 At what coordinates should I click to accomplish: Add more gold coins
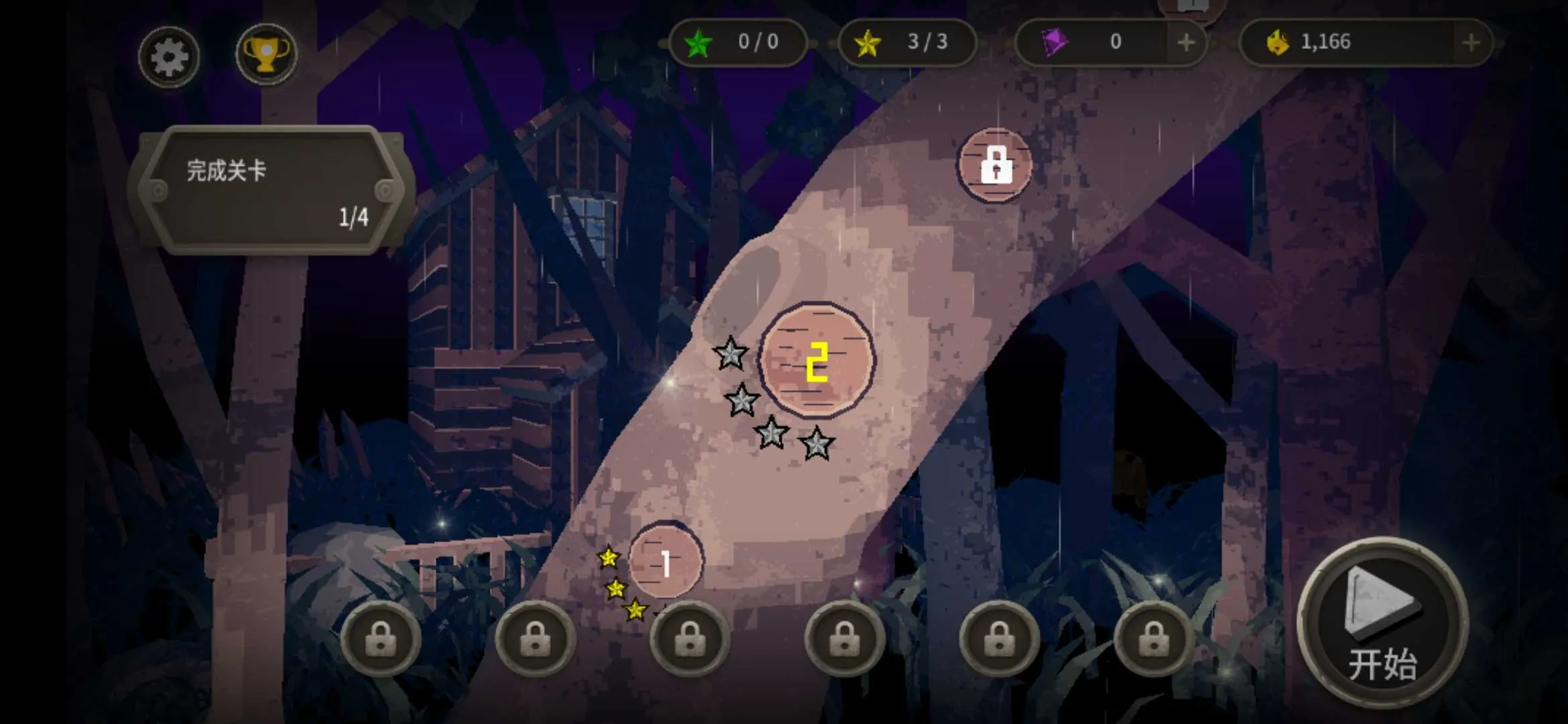pyautogui.click(x=1471, y=43)
